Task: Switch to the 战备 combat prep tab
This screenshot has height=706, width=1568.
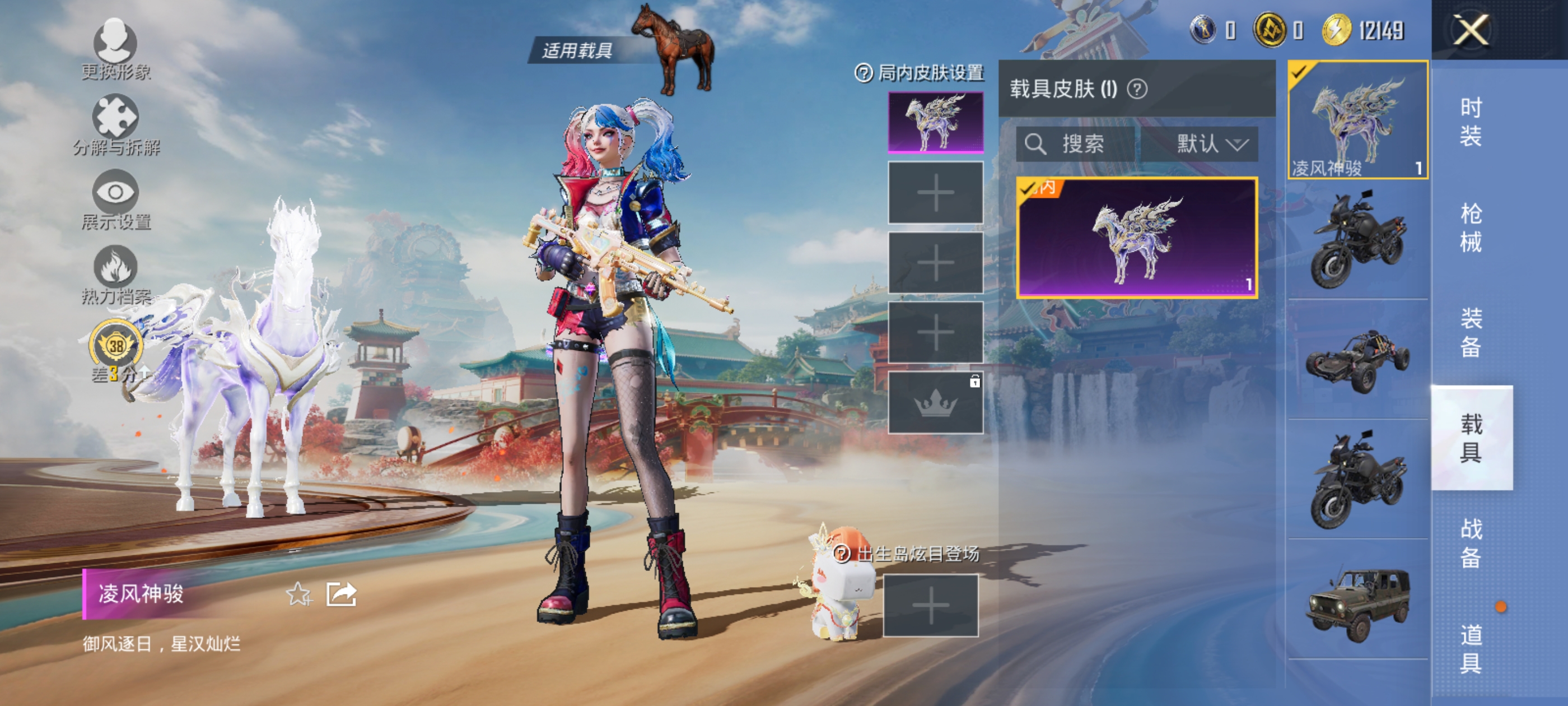Action: pyautogui.click(x=1471, y=543)
